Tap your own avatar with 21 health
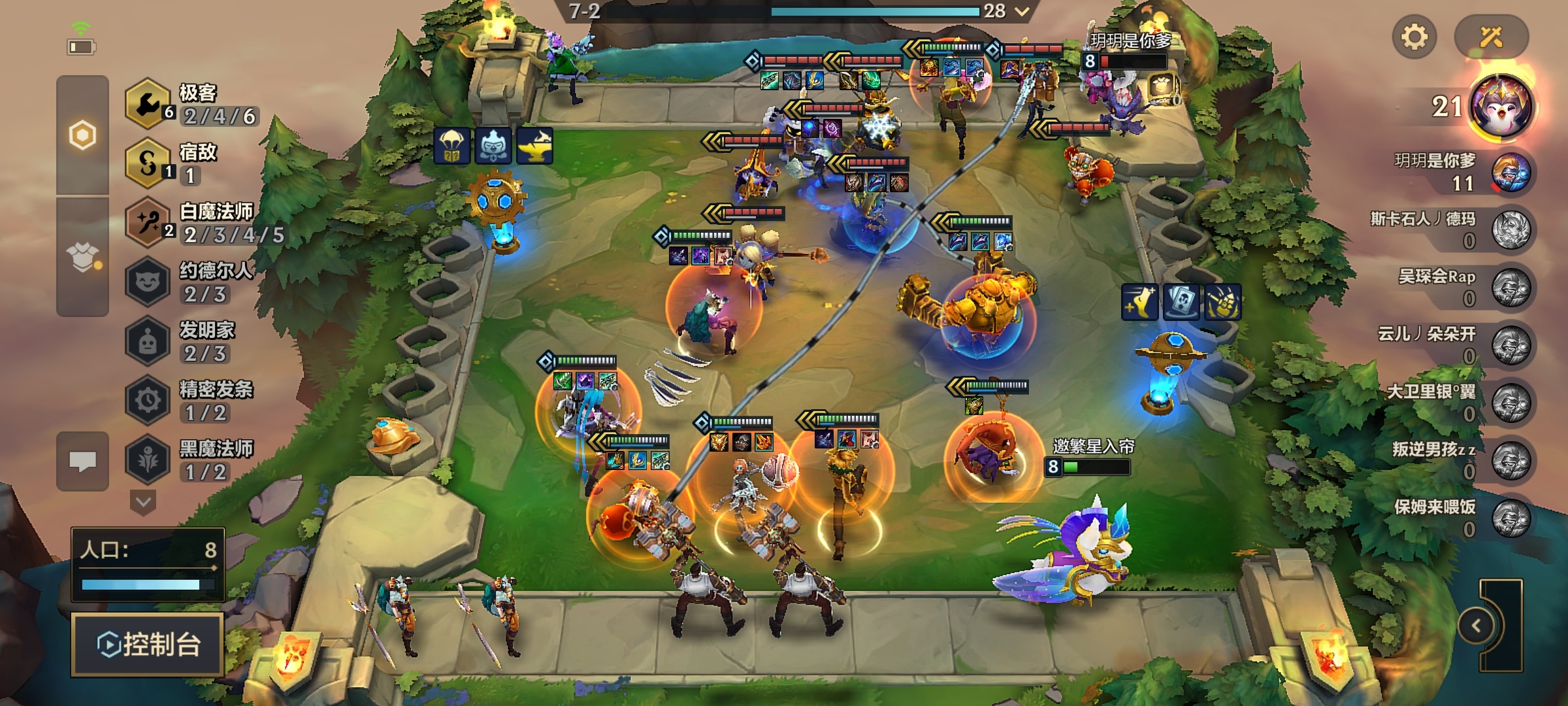 click(x=1501, y=107)
